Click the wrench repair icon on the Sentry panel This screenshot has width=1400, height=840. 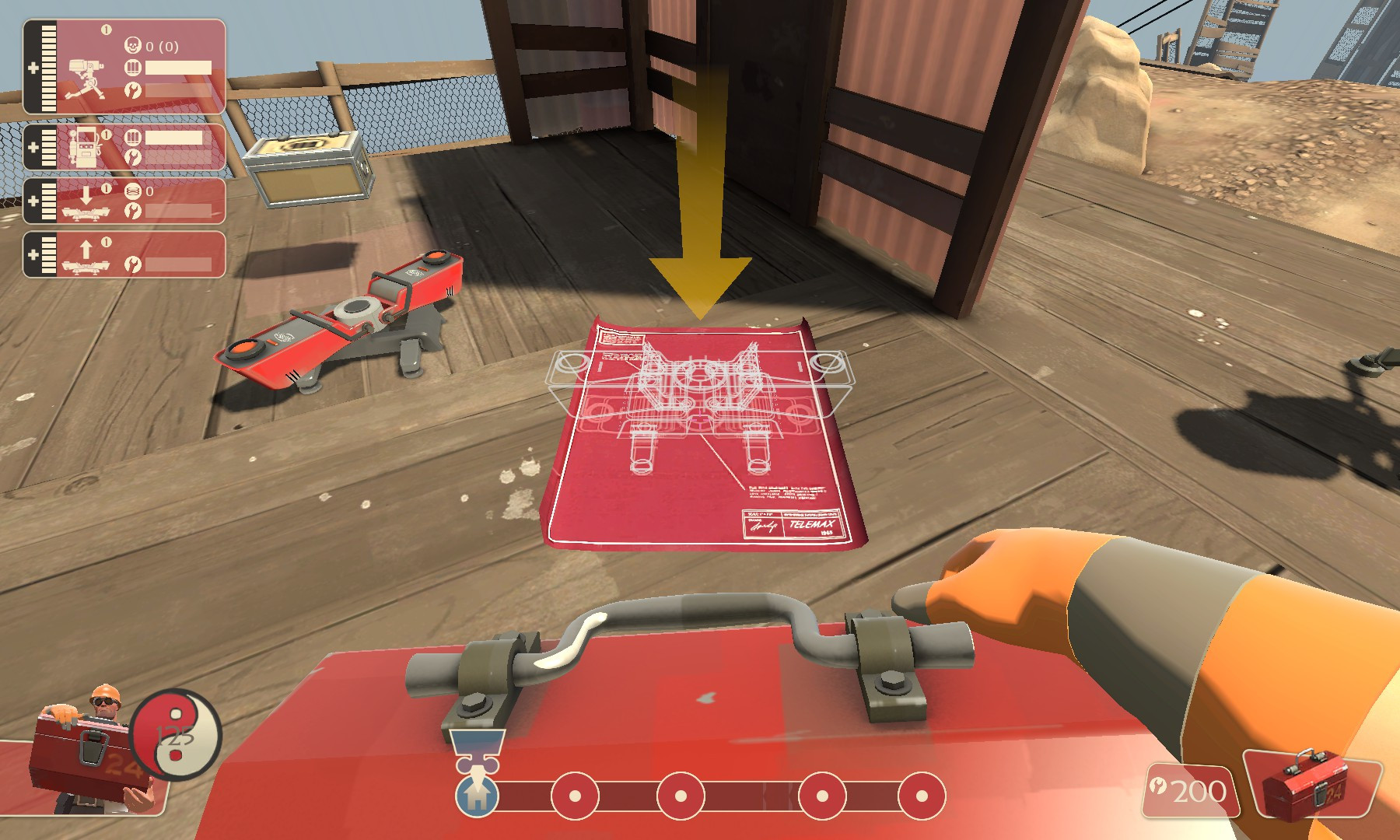point(134,90)
